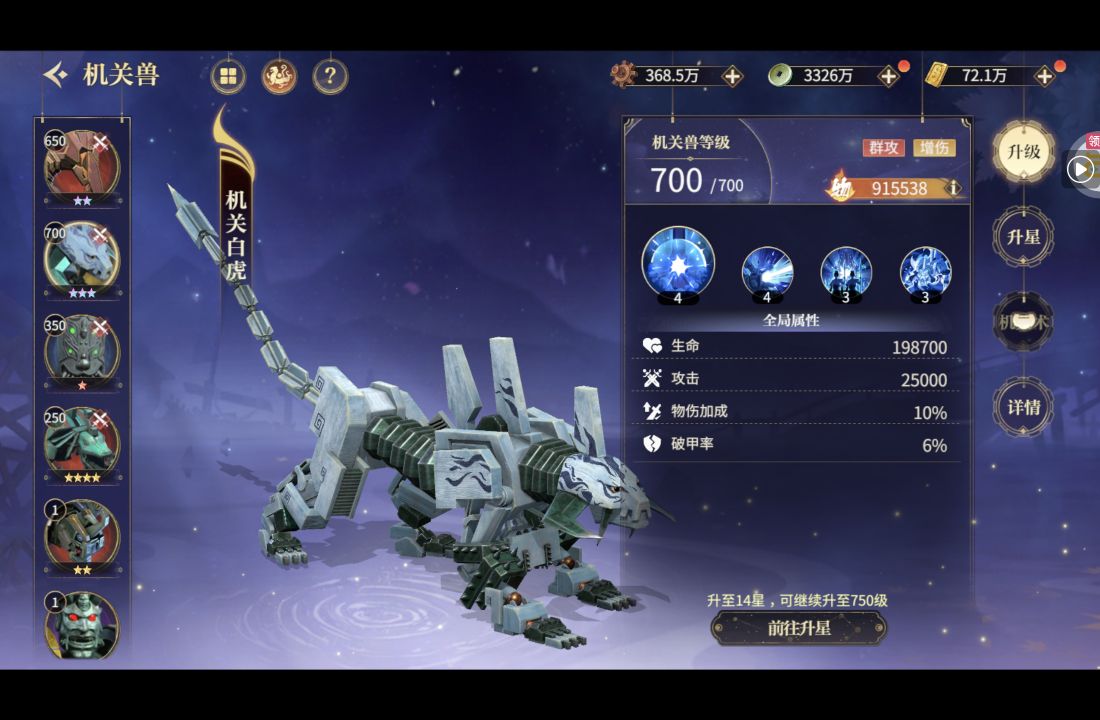Add more jade coins with its plus
The height and width of the screenshot is (720, 1100).
coord(888,76)
